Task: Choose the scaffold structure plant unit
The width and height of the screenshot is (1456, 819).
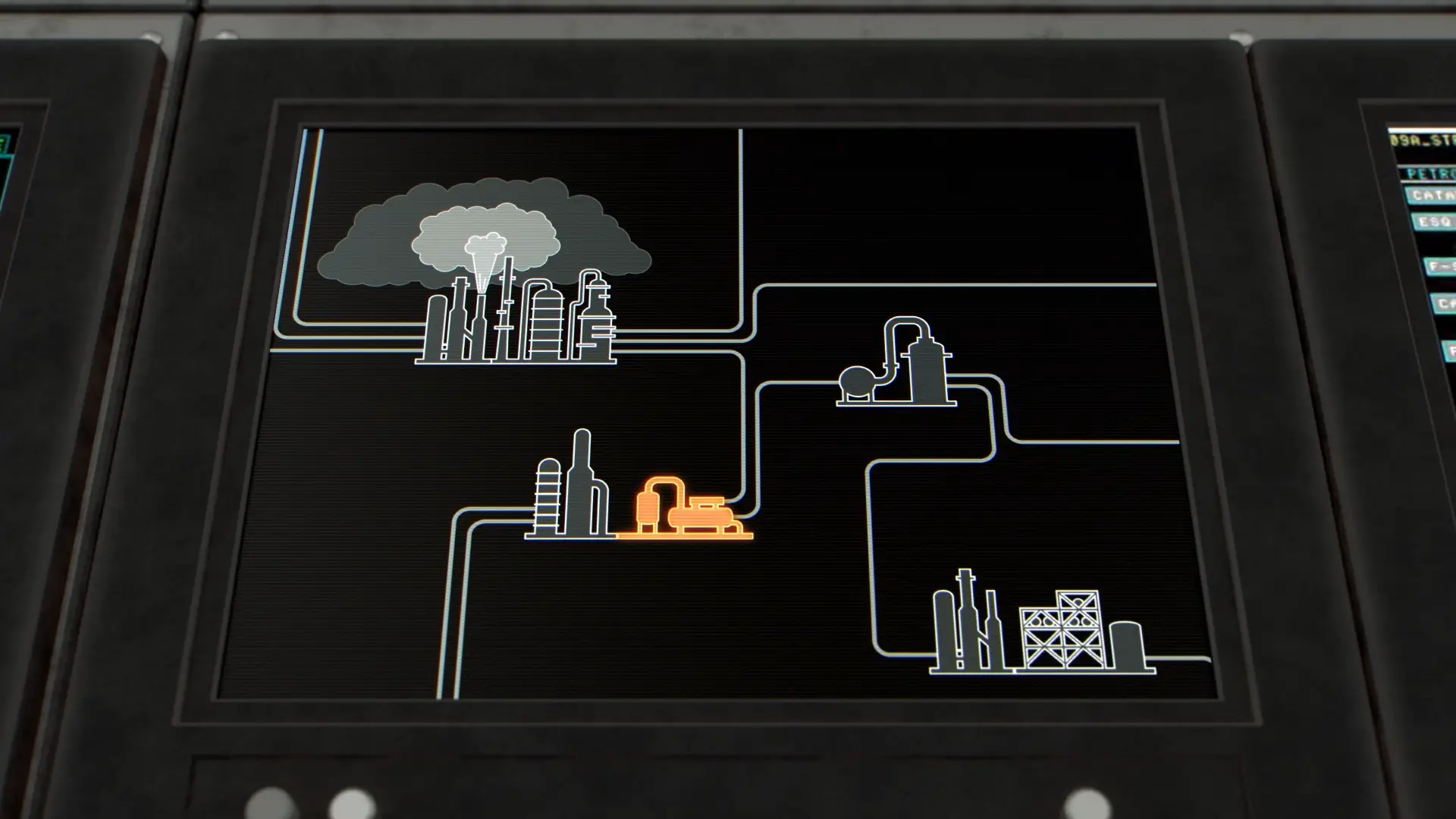Action: (1043, 629)
